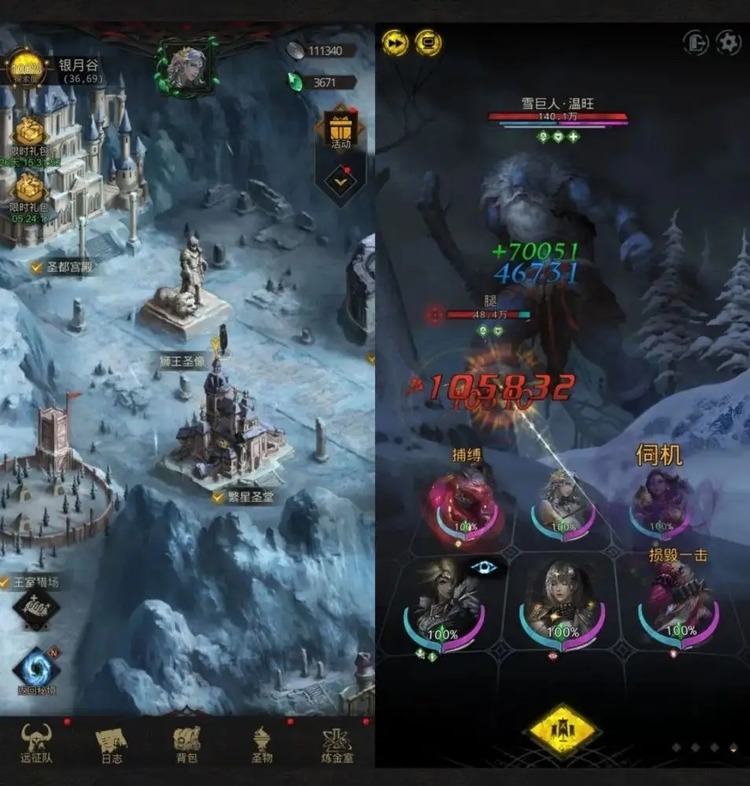This screenshot has width=750, height=786.
Task: Open the upper 限时礼包 limited-time gift pack
Action: pyautogui.click(x=30, y=136)
